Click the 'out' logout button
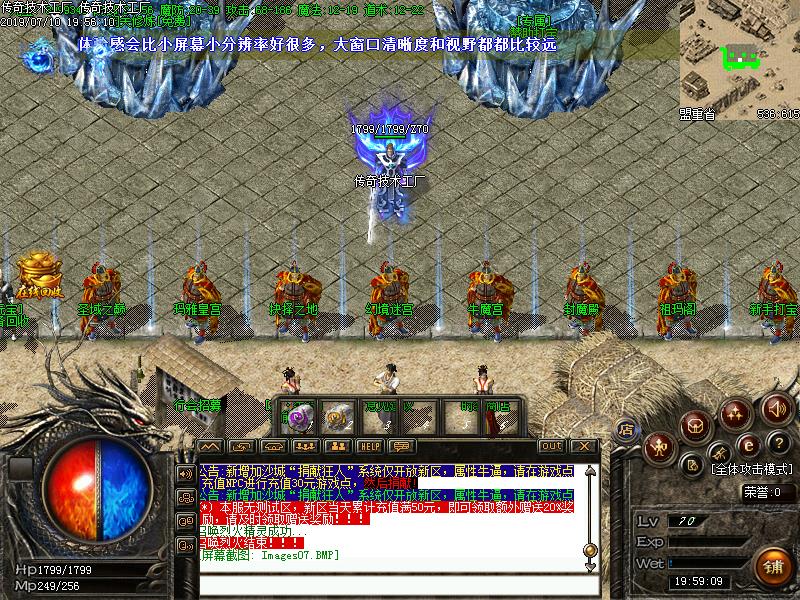800x600 pixels. 551,446
